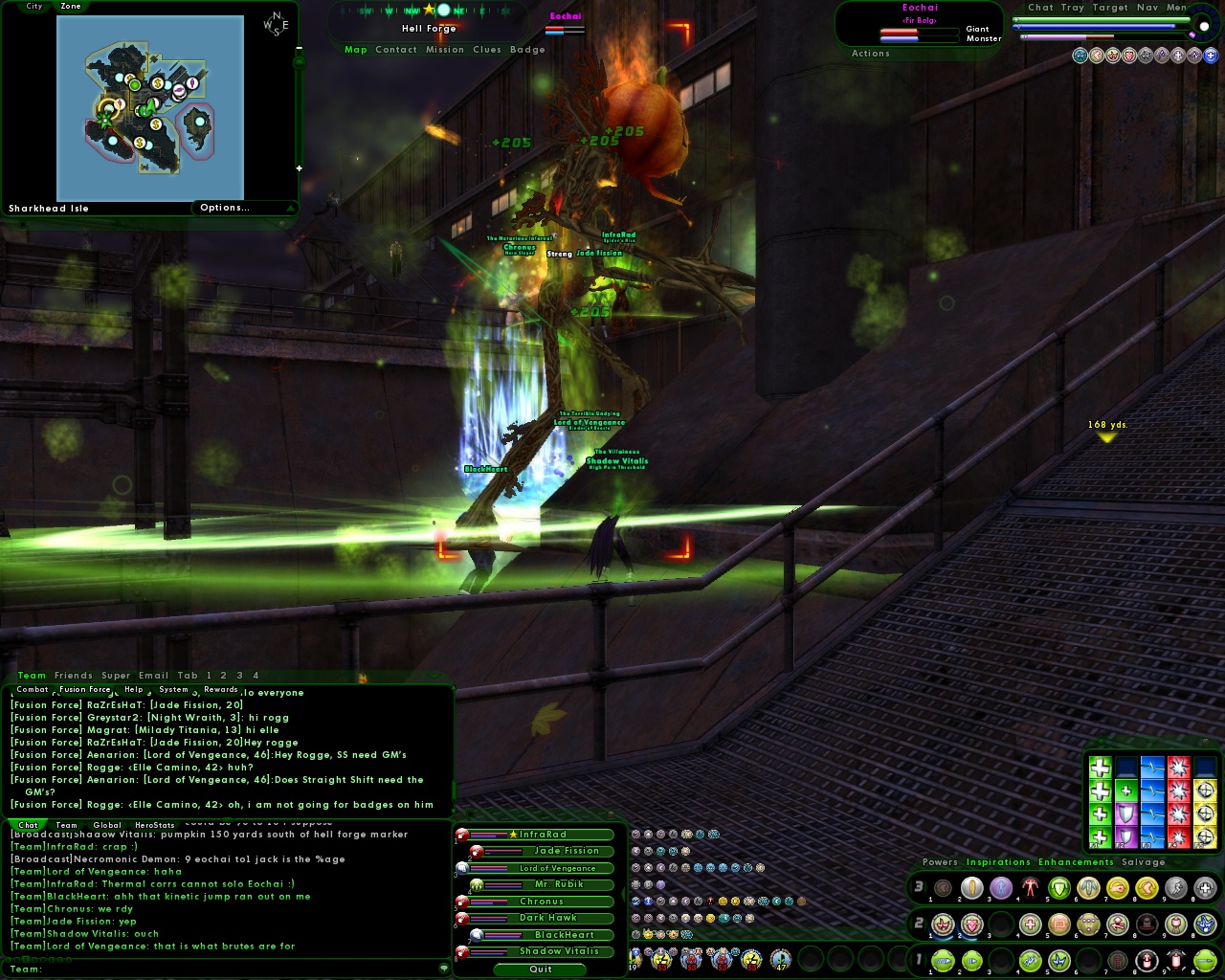Viewport: 1225px width, 980px height.
Task: Click the Team chat input field at the bottom
Action: (x=191, y=969)
